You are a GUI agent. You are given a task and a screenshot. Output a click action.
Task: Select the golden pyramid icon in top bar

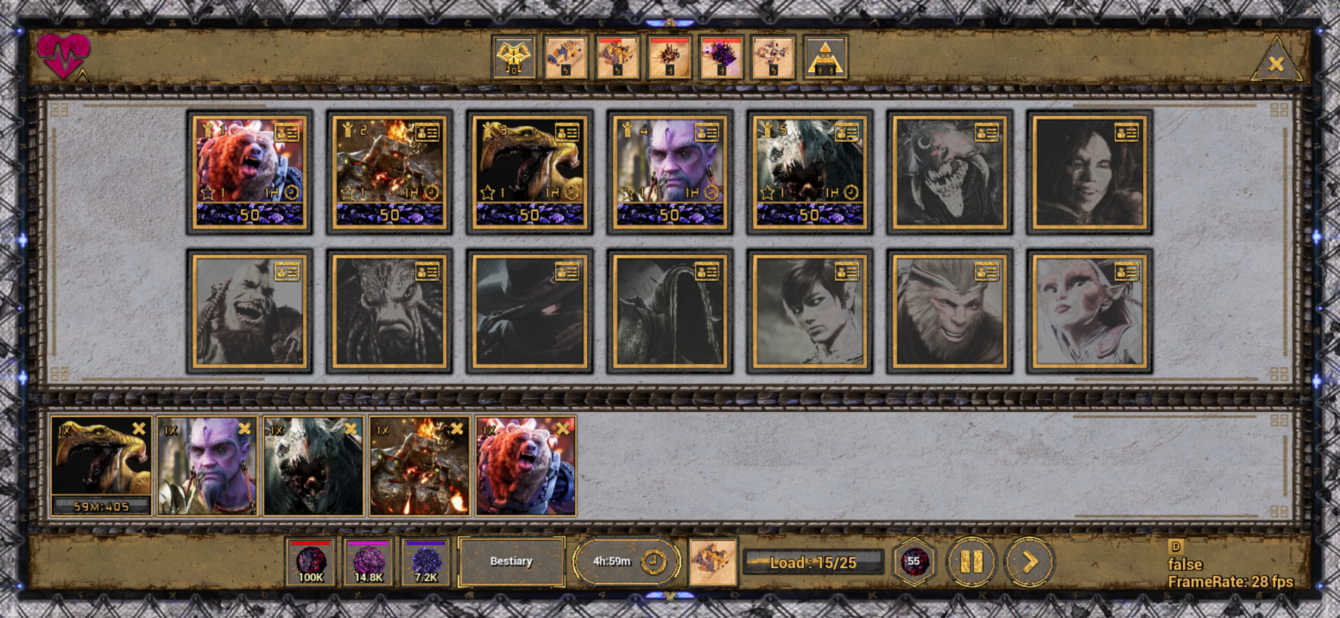826,57
